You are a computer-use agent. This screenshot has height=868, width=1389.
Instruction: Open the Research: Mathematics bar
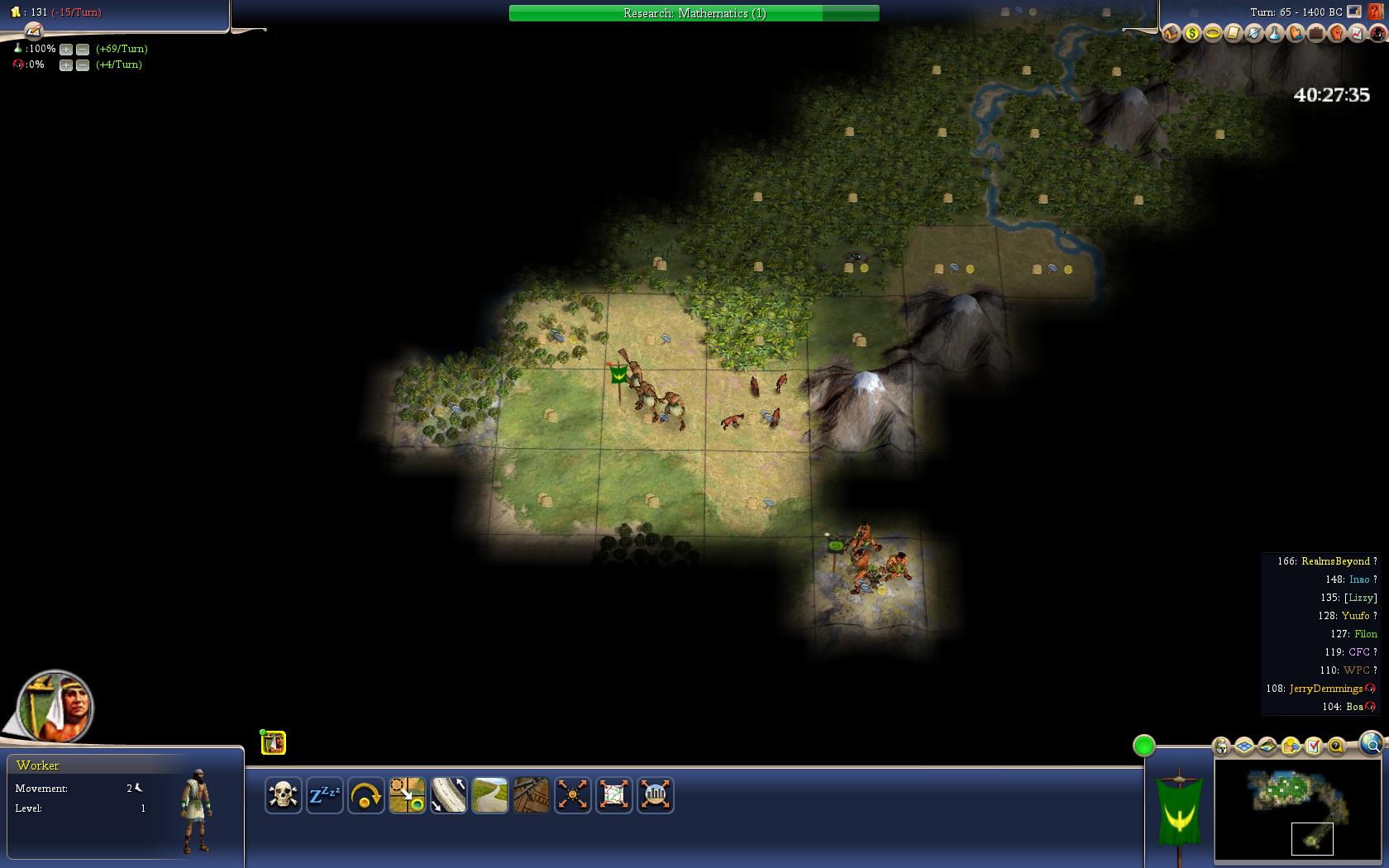[x=694, y=13]
